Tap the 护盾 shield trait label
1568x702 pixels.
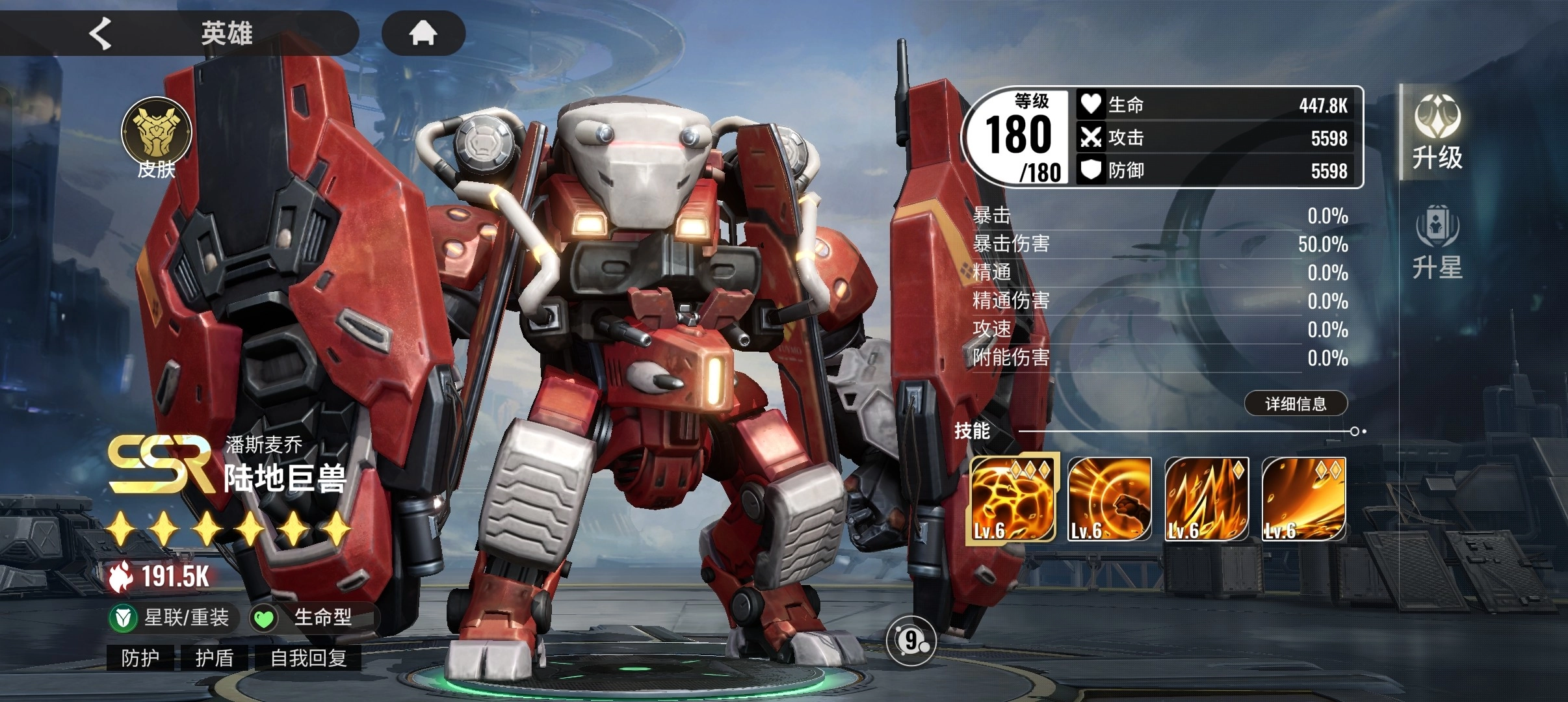[x=215, y=658]
